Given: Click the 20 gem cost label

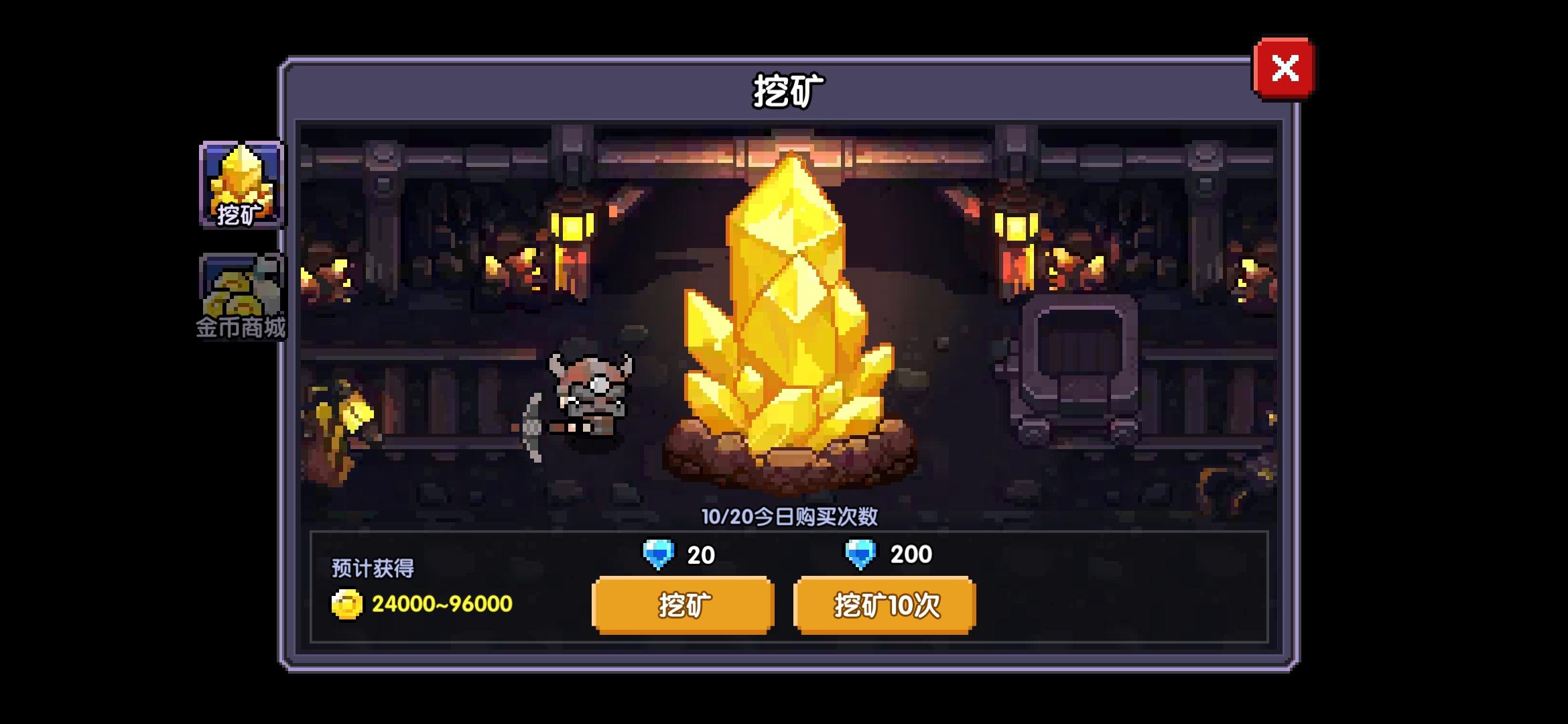Looking at the screenshot, I should [700, 554].
